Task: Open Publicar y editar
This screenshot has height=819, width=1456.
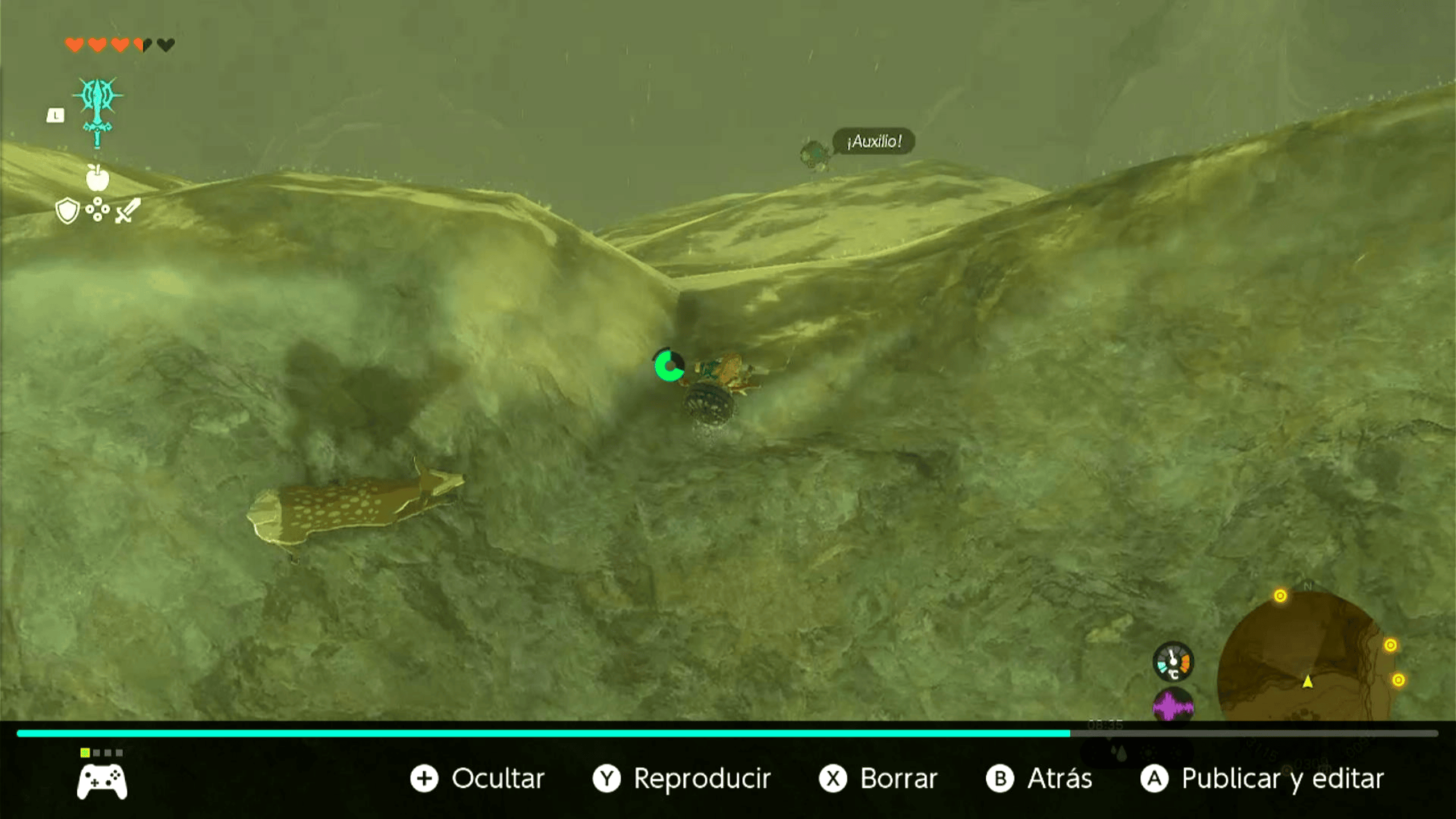Action: pos(1262,779)
